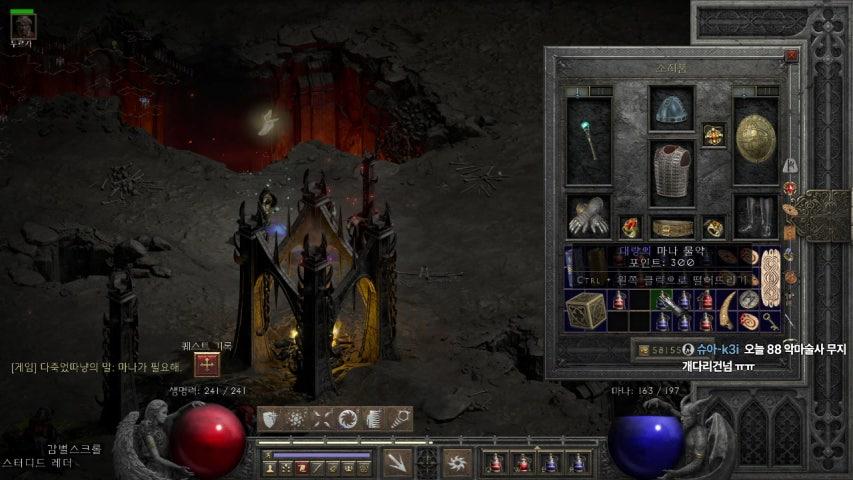The width and height of the screenshot is (853, 480).
Task: Choose the shield skill in the skill popup
Action: tap(271, 419)
